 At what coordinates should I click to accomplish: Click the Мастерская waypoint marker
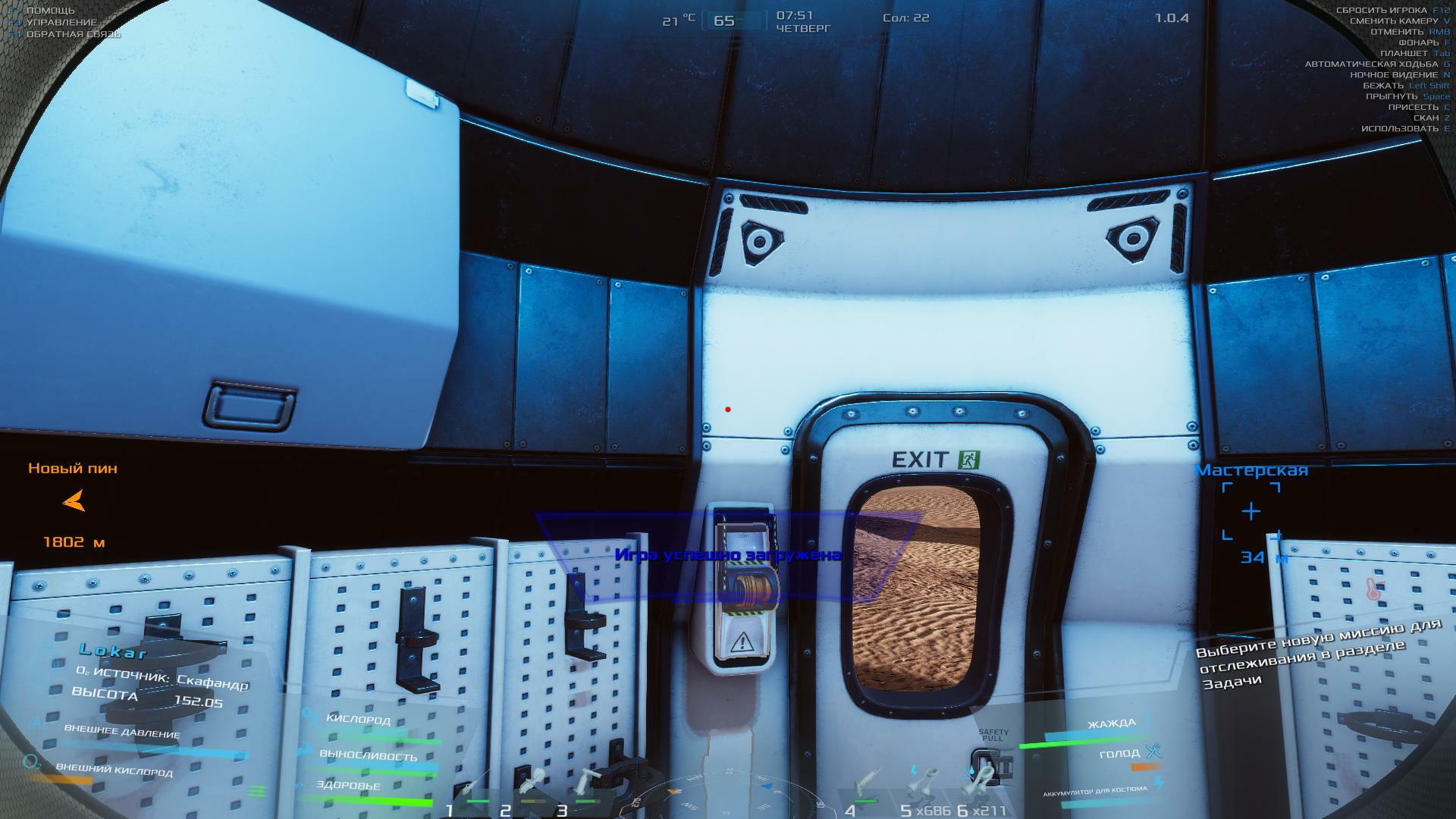1250,512
